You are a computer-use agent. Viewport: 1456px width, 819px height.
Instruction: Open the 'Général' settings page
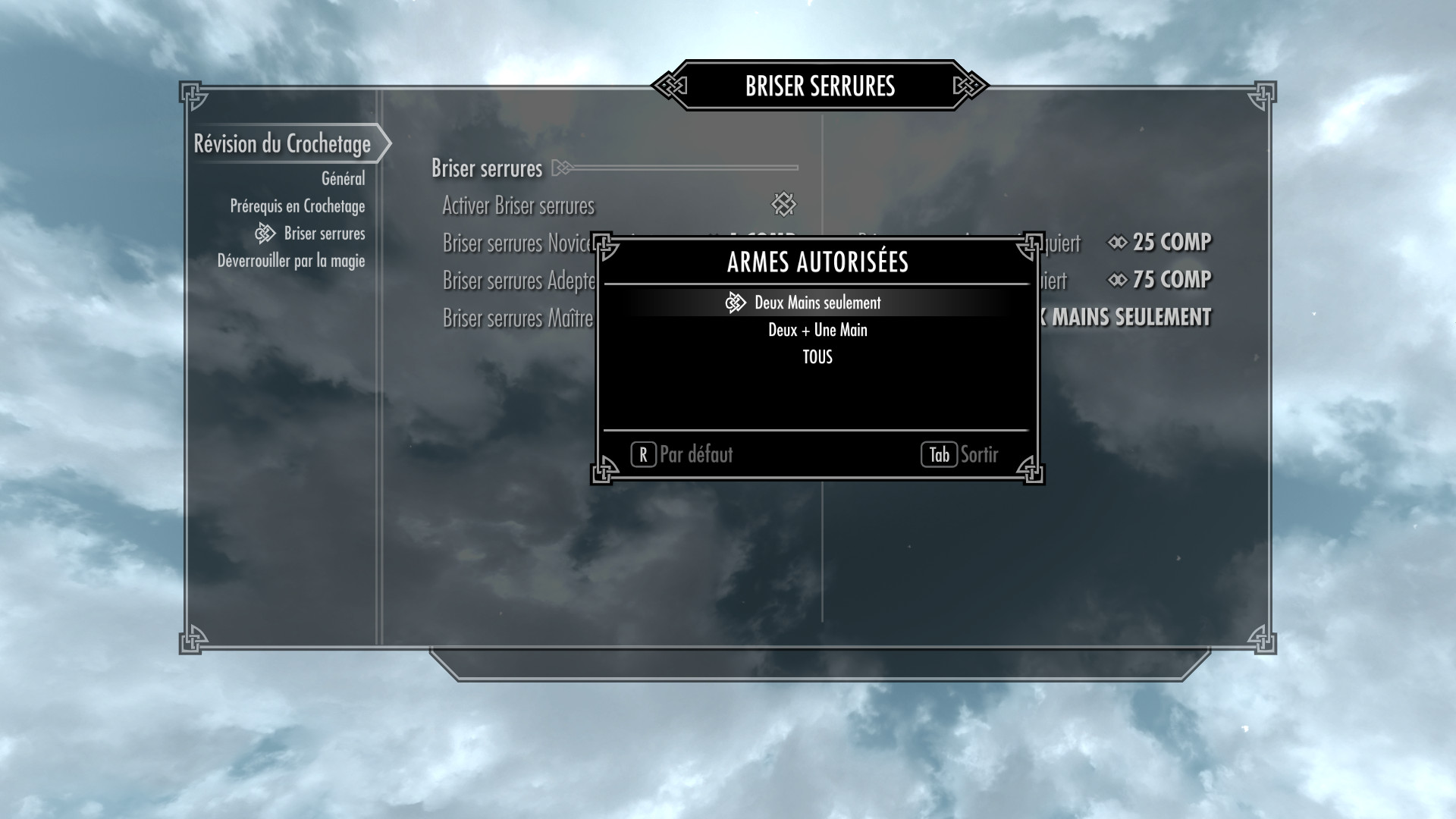pos(343,179)
